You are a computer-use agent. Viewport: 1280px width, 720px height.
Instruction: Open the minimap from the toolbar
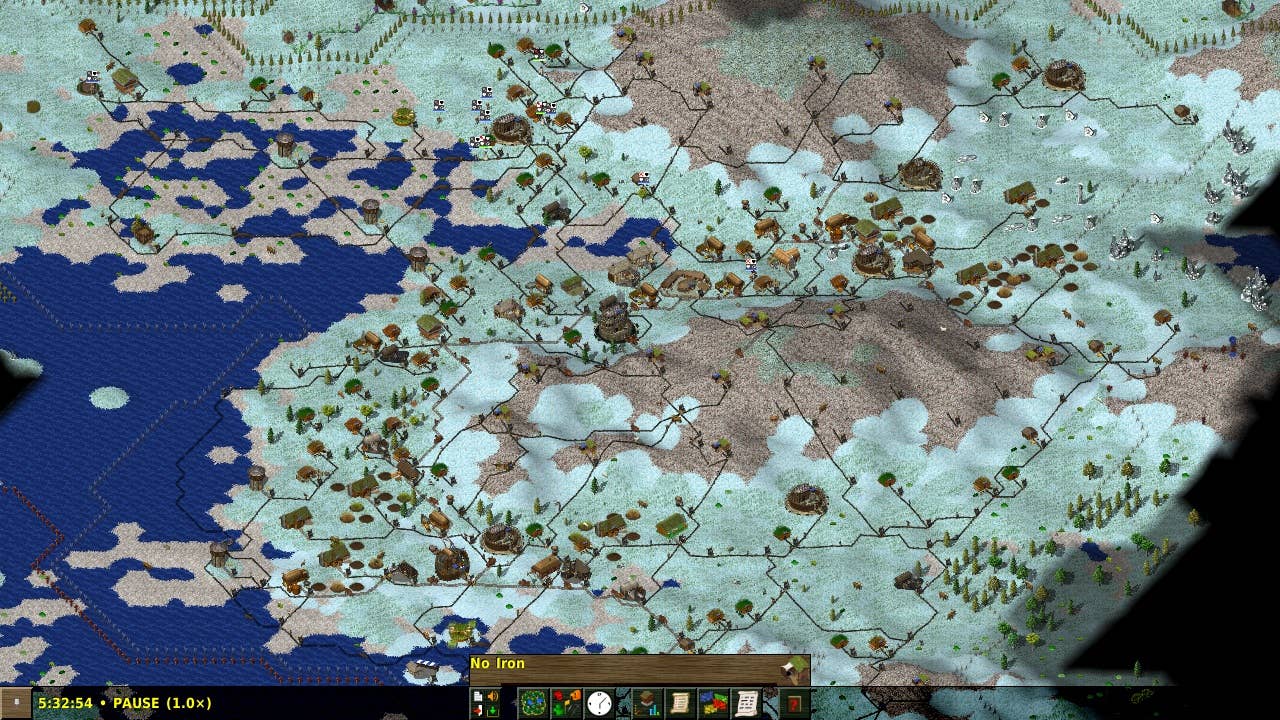tap(532, 702)
